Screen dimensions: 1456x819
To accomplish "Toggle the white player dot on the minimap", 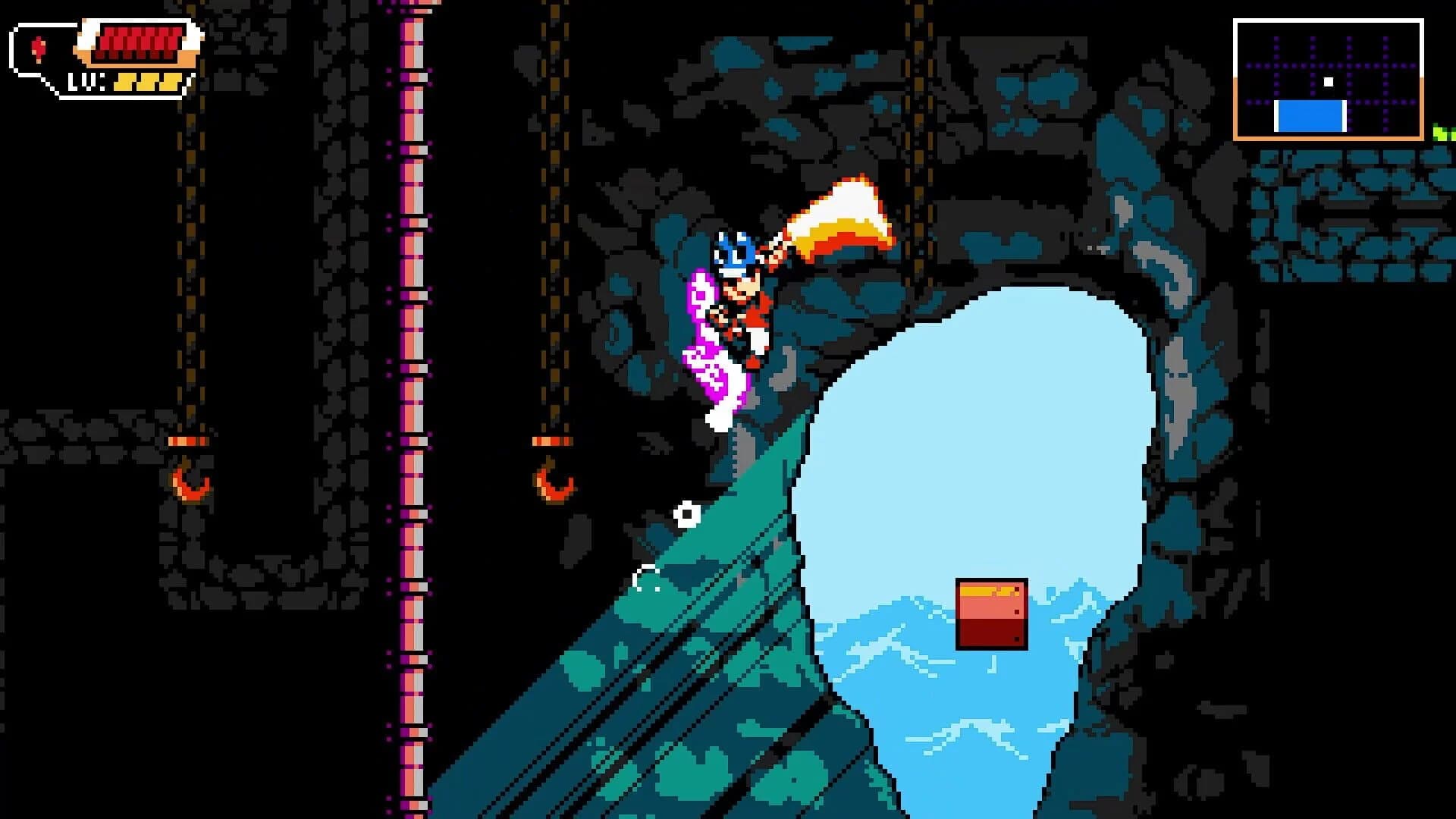I will point(1329,80).
